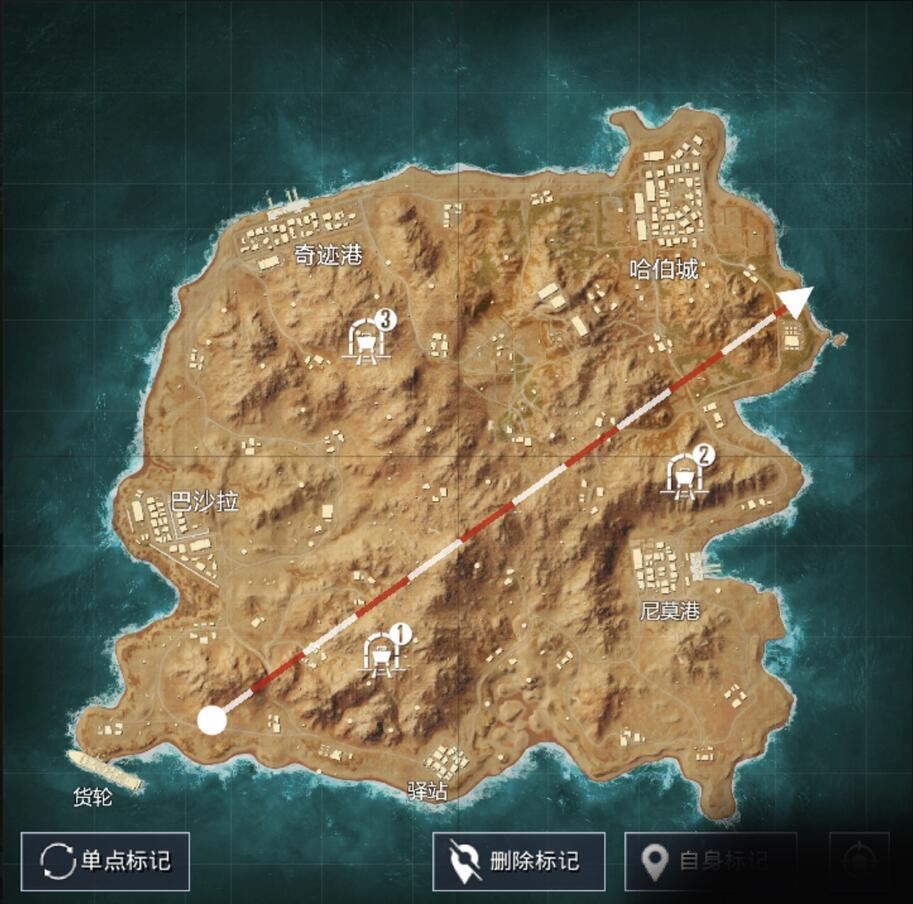Viewport: 913px width, 904px height.
Task: Click the white flight path start dot
Action: (211, 720)
